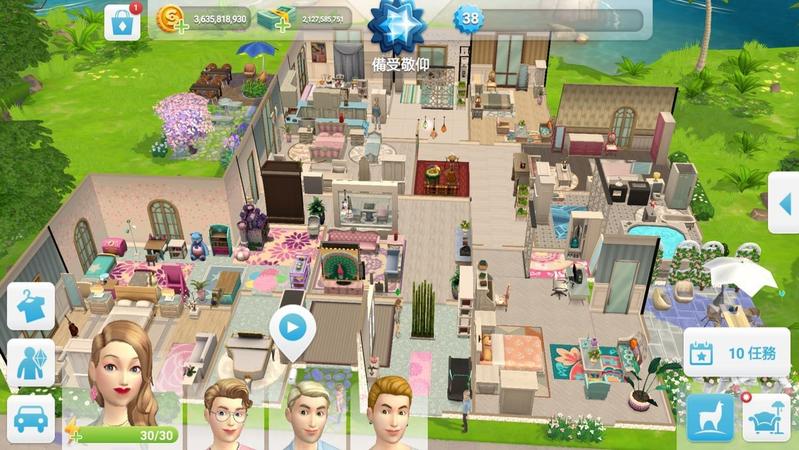The image size is (799, 450).
Task: Open the shopping bag store icon
Action: pyautogui.click(x=122, y=23)
